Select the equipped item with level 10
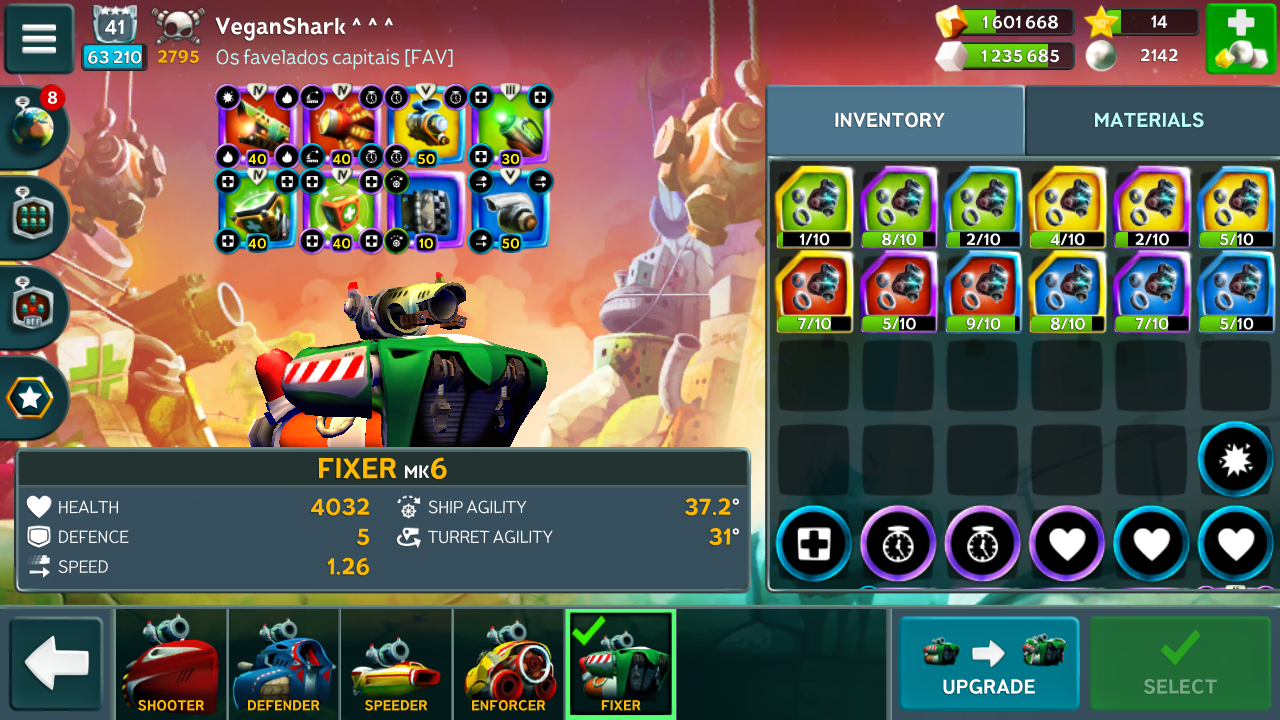Viewport: 1280px width, 720px height. (x=426, y=211)
